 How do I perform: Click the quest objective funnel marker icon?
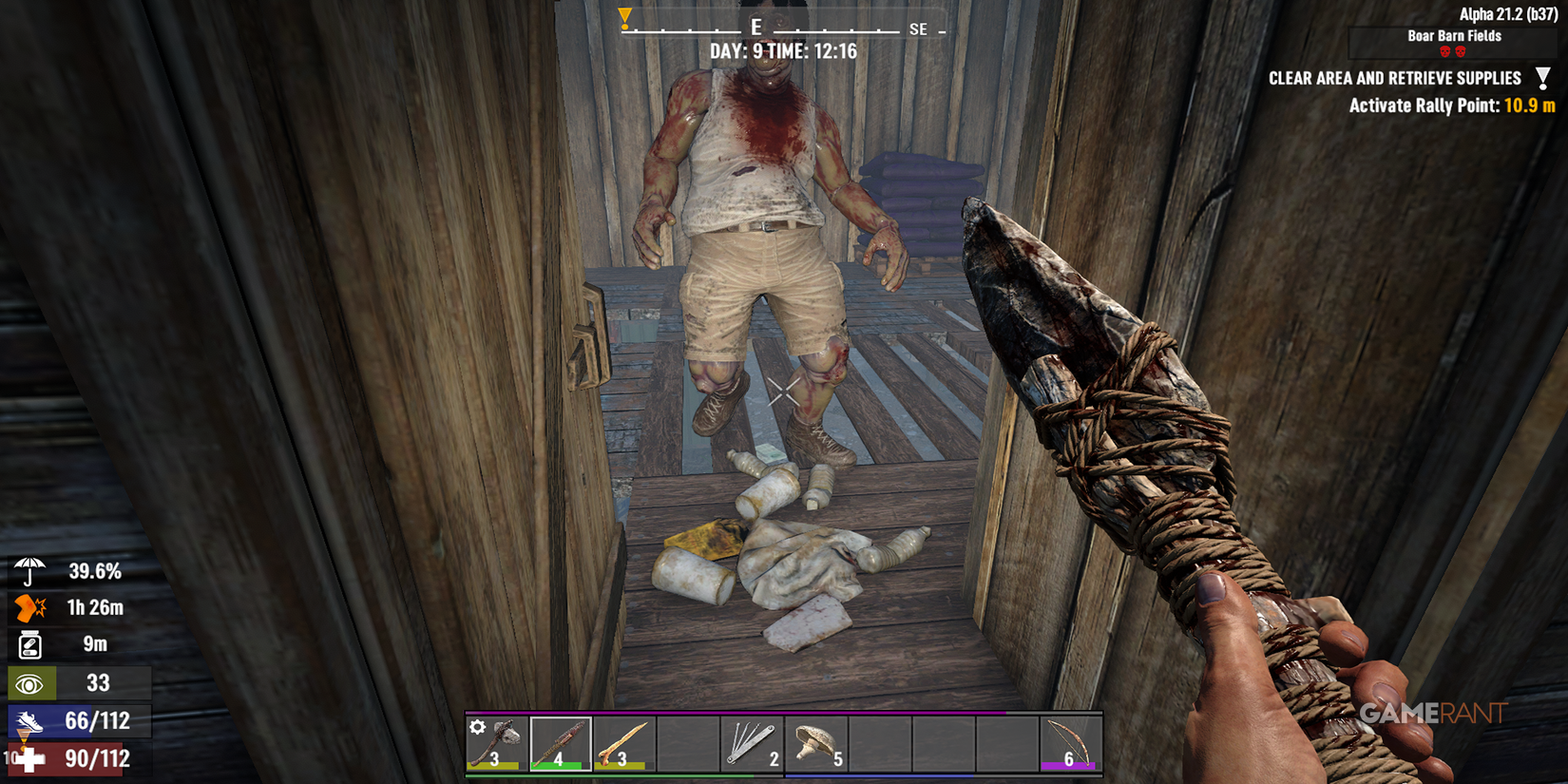(x=1543, y=76)
